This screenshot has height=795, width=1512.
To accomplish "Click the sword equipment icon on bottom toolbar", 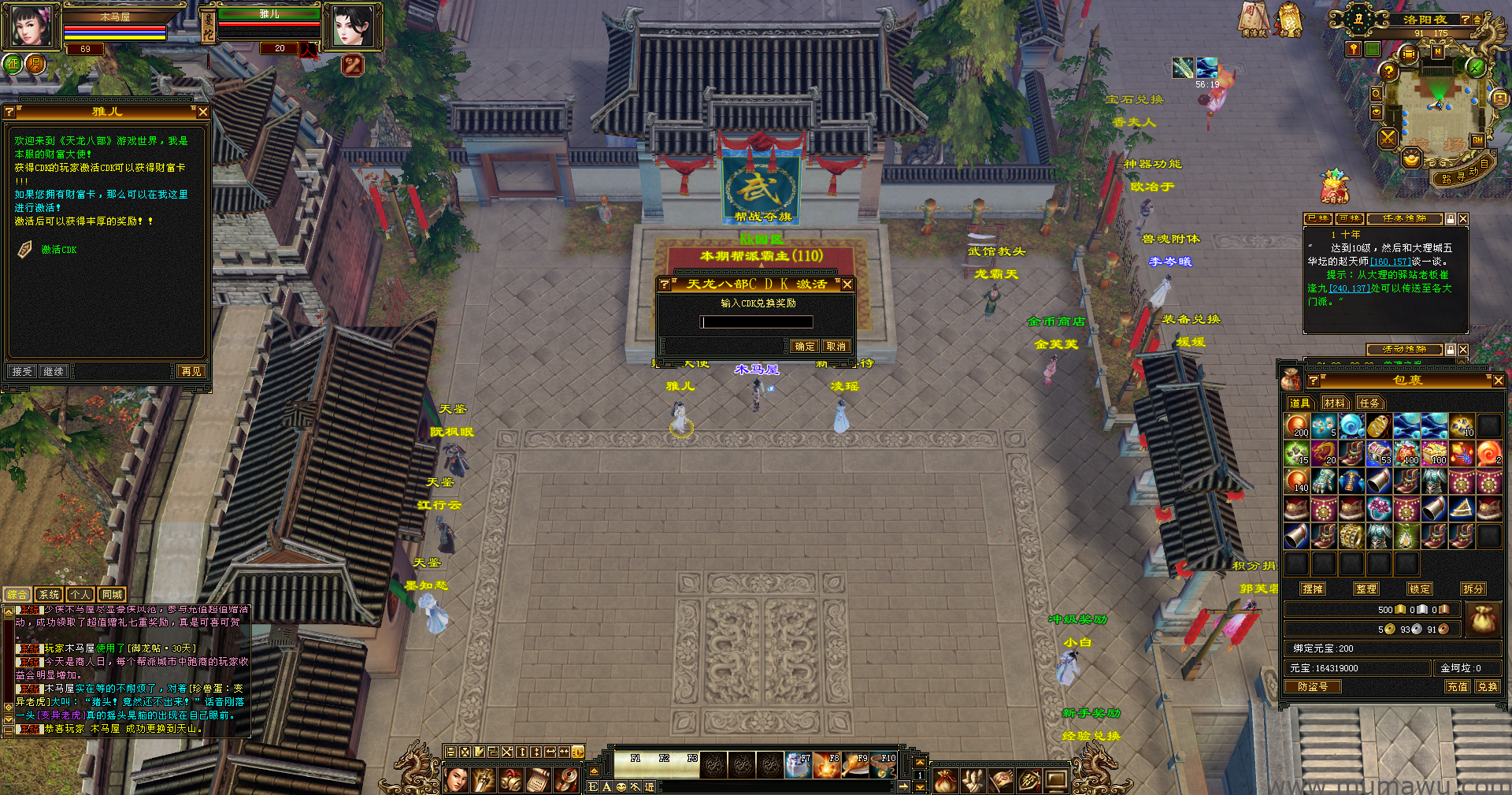I will 484,781.
